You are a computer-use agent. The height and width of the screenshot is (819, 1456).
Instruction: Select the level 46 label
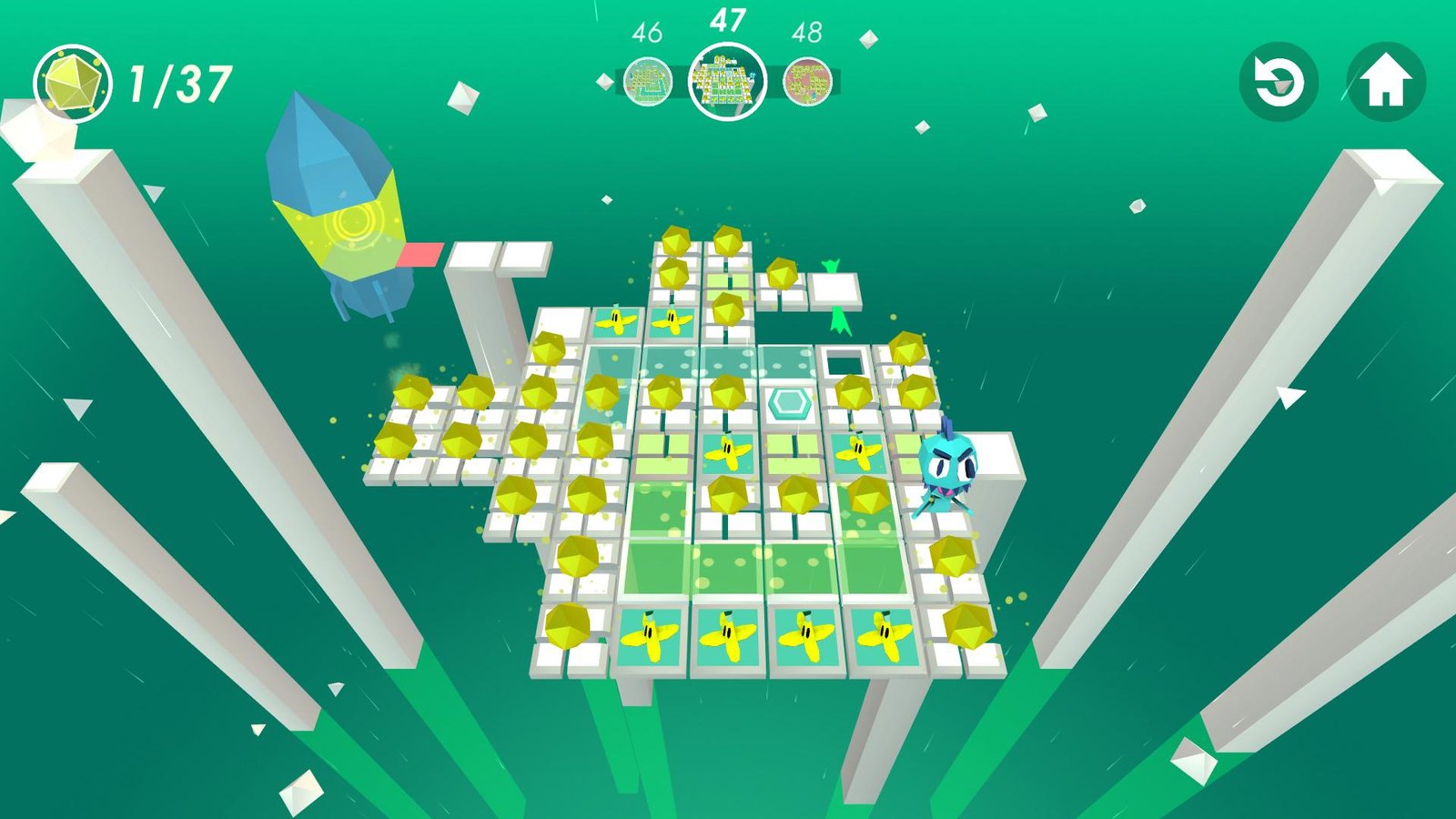[x=646, y=30]
